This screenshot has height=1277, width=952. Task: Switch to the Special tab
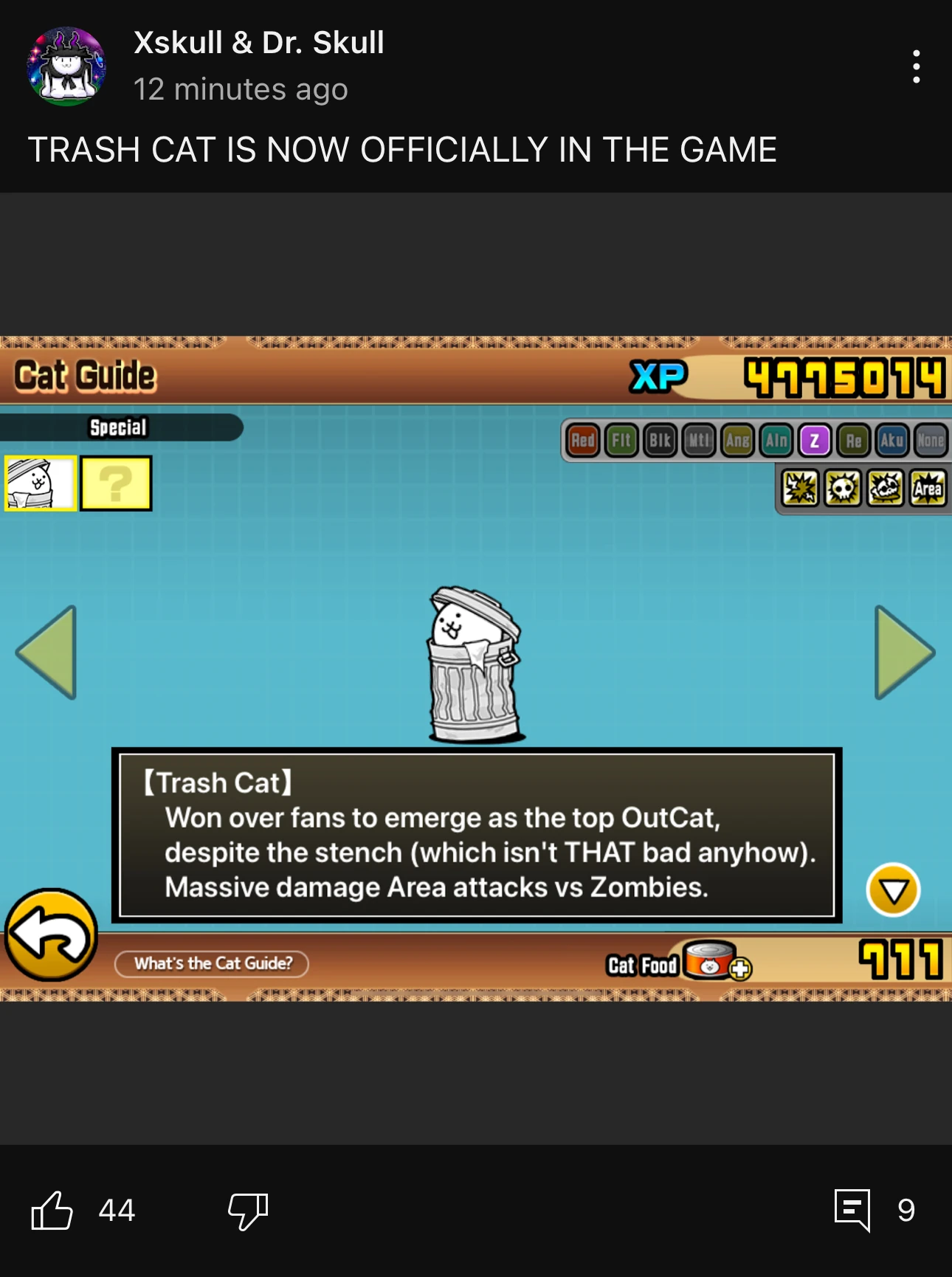120,426
